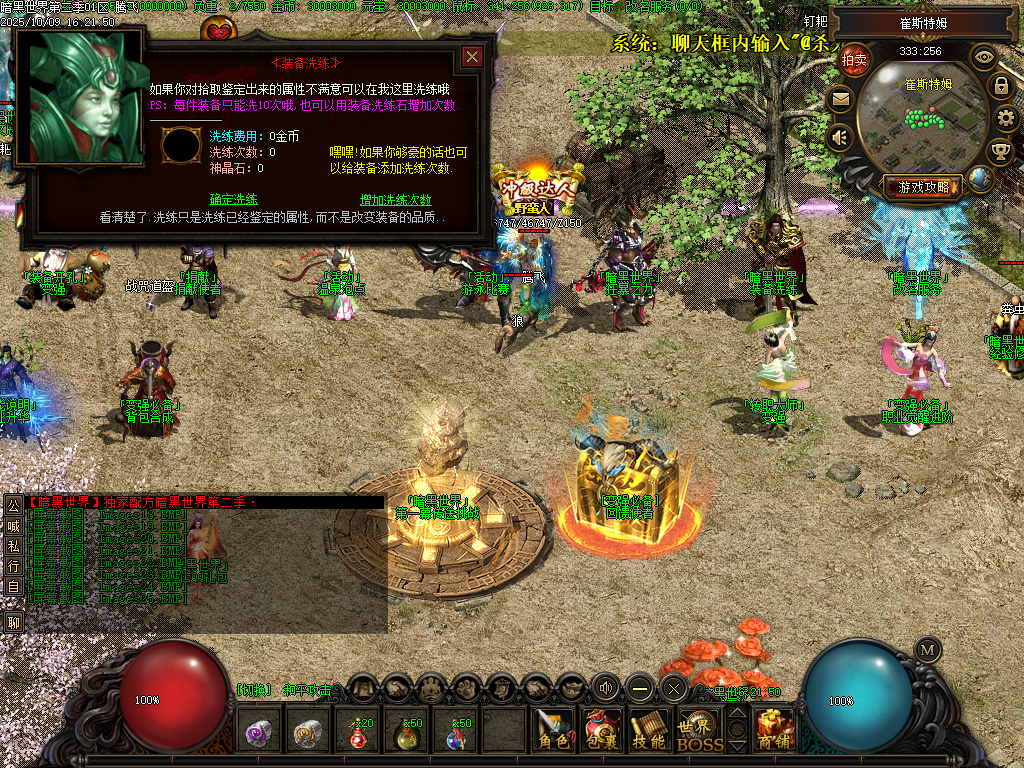Toggle the speaker icon beside the minimap
Image resolution: width=1024 pixels, height=768 pixels.
(840, 137)
